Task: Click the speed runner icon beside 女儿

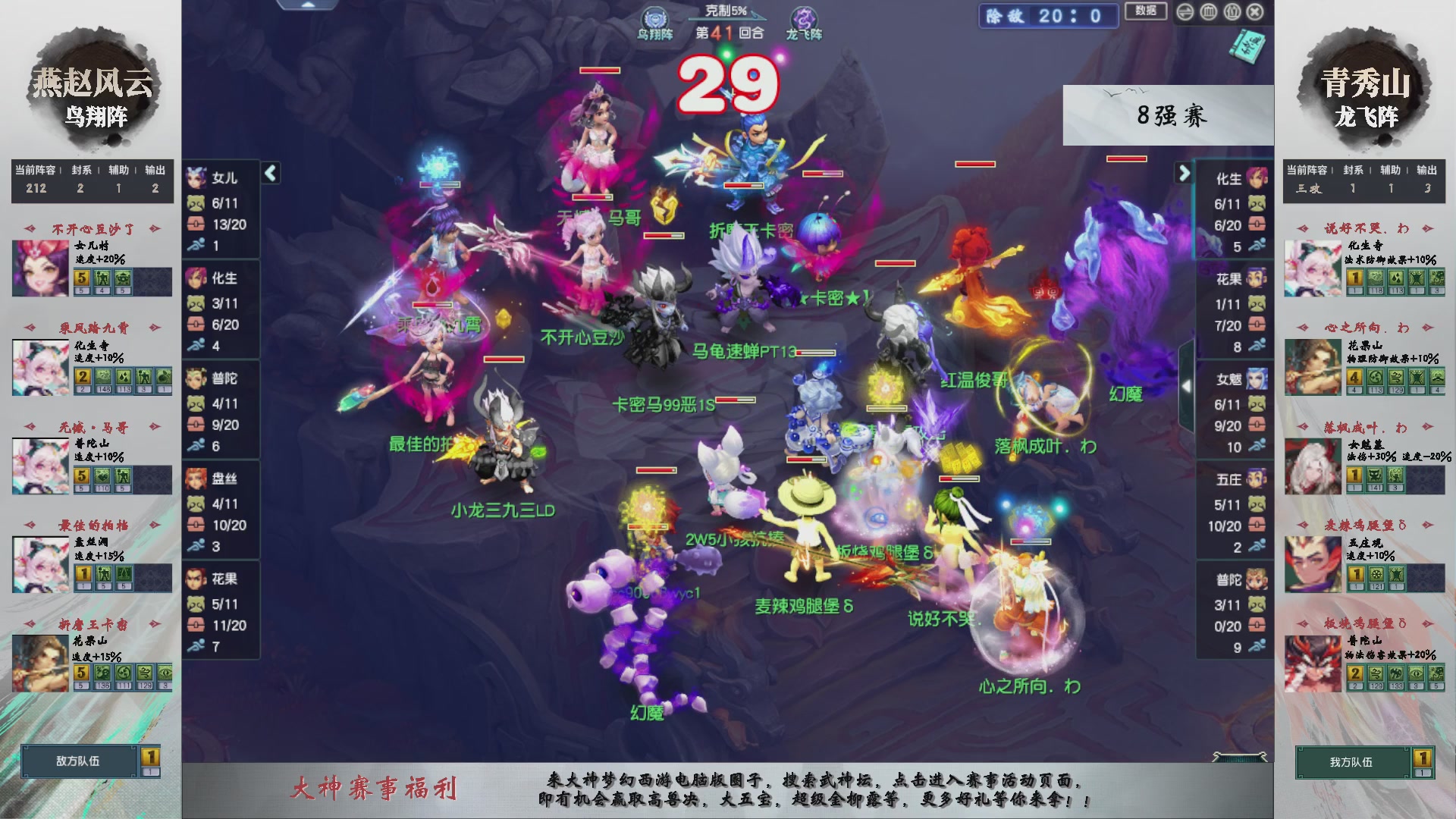Action: [x=196, y=243]
